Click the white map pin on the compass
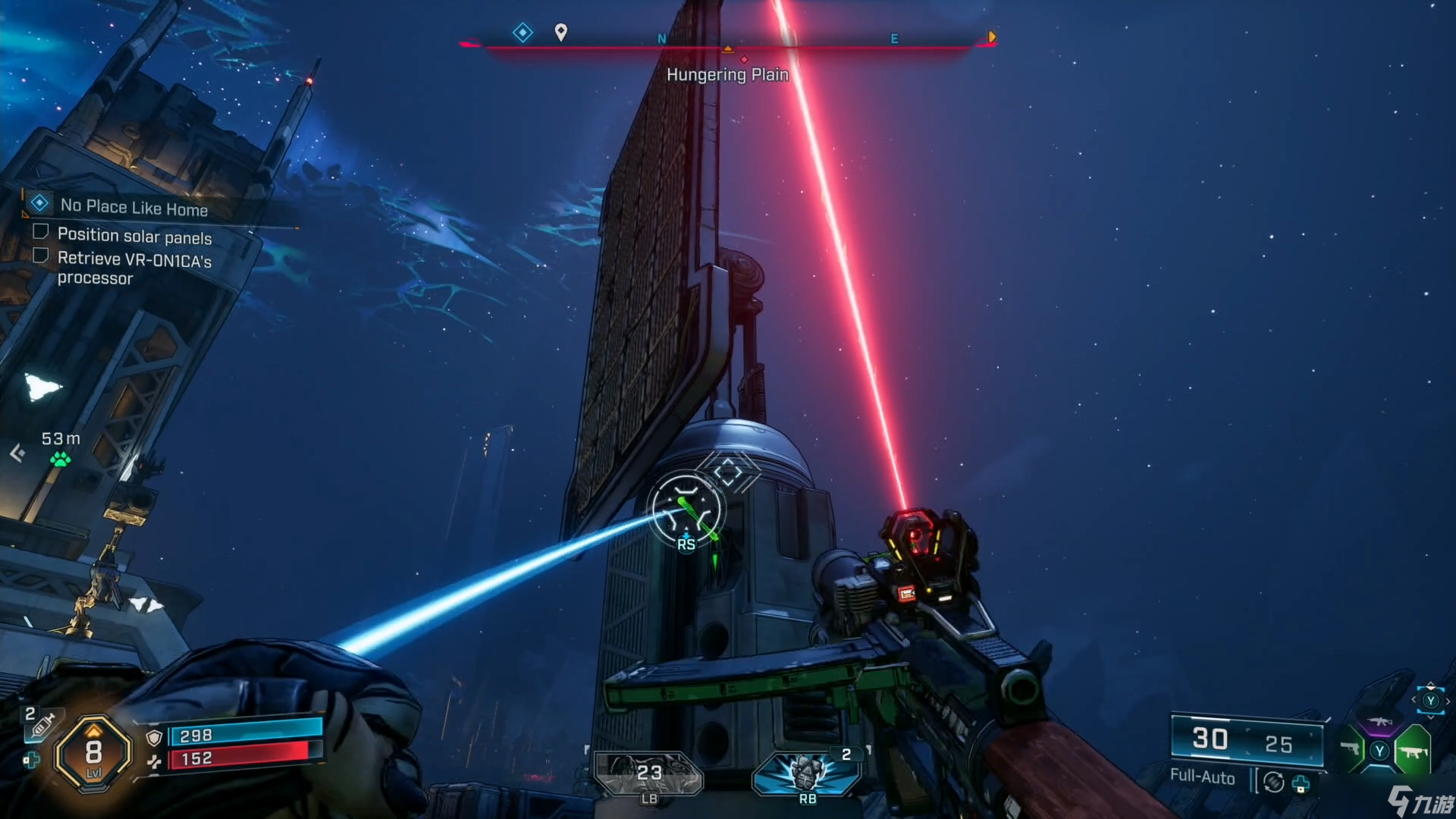1456x819 pixels. pos(560,32)
